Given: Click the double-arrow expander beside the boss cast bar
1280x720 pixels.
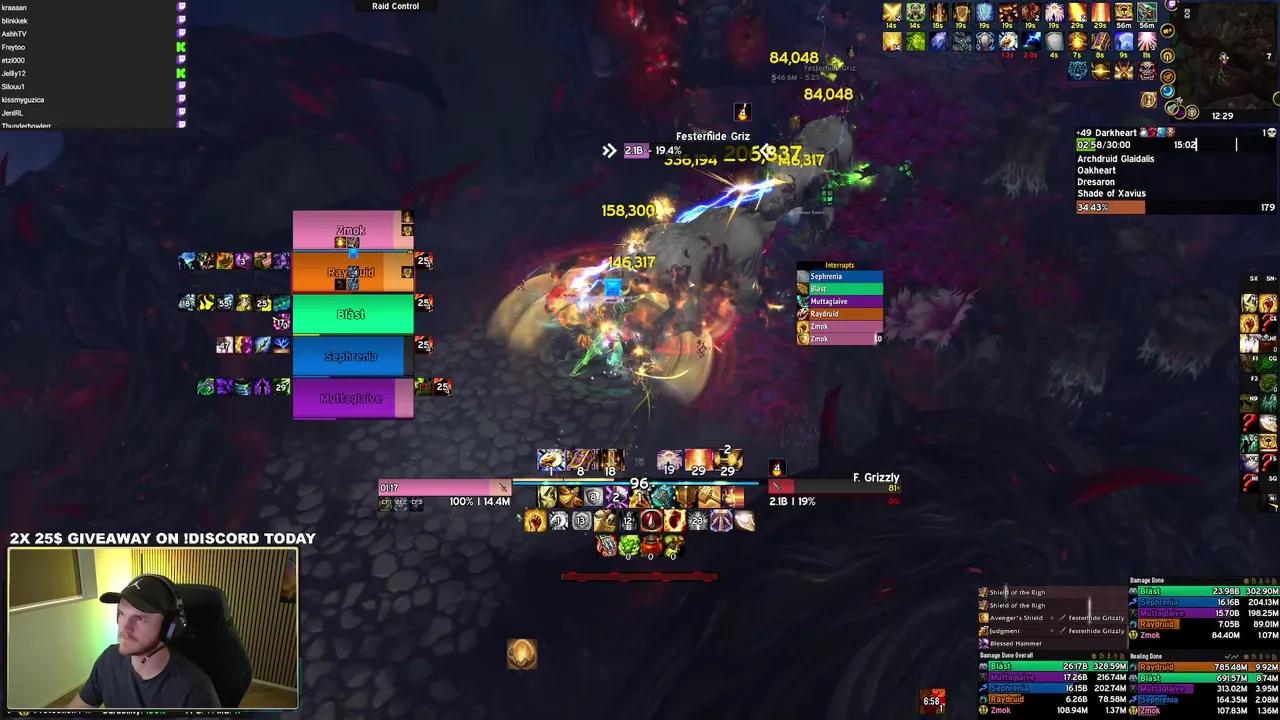Looking at the screenshot, I should pos(610,150).
